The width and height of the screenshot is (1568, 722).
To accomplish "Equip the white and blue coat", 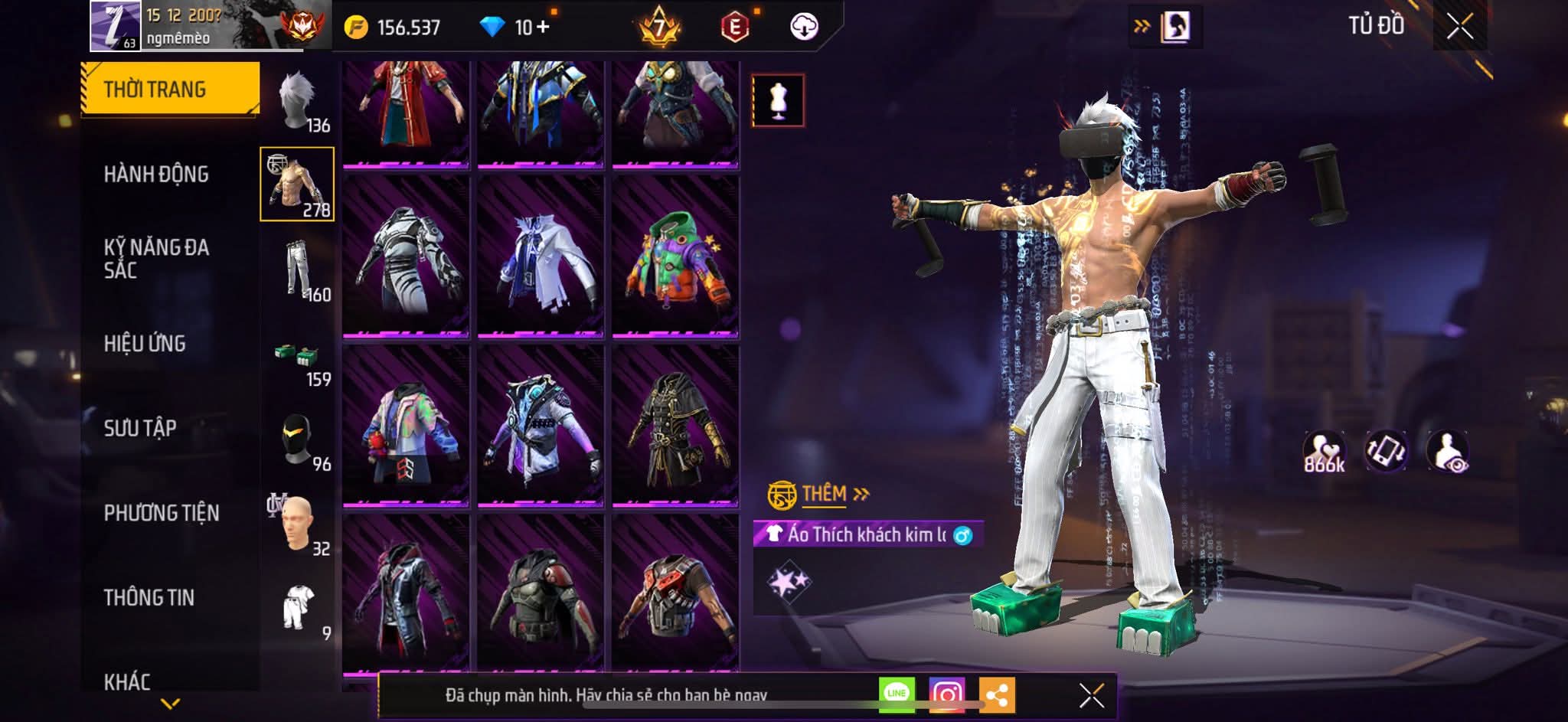I will (540, 256).
